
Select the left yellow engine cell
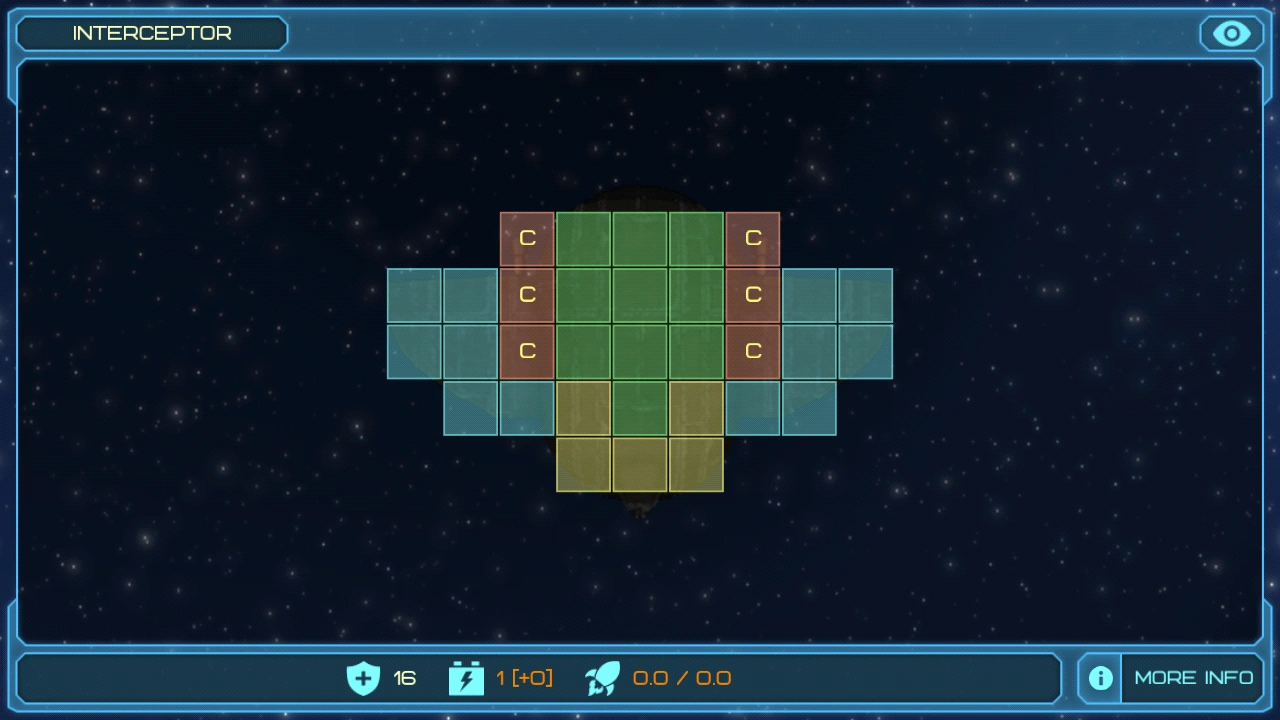click(x=583, y=463)
